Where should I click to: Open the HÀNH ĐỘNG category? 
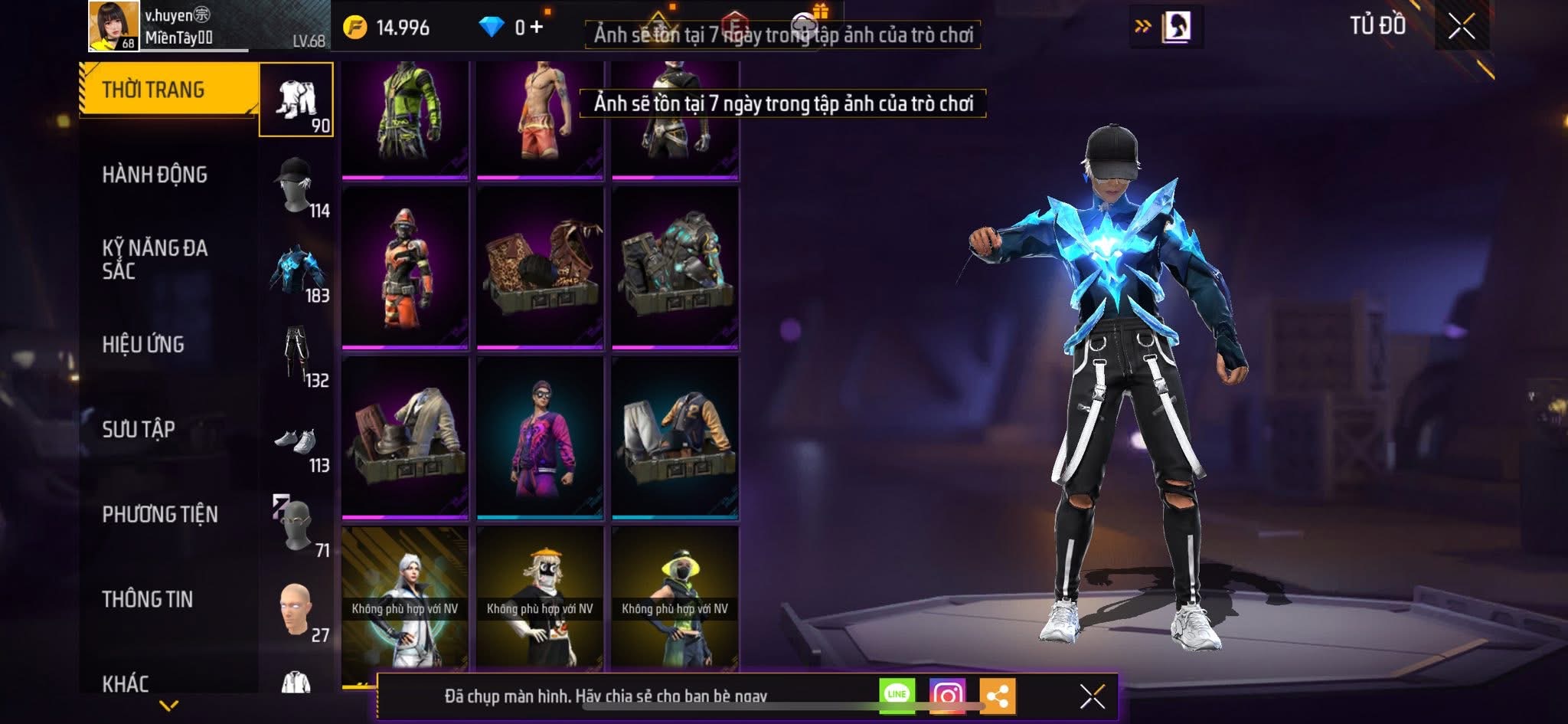(x=155, y=175)
